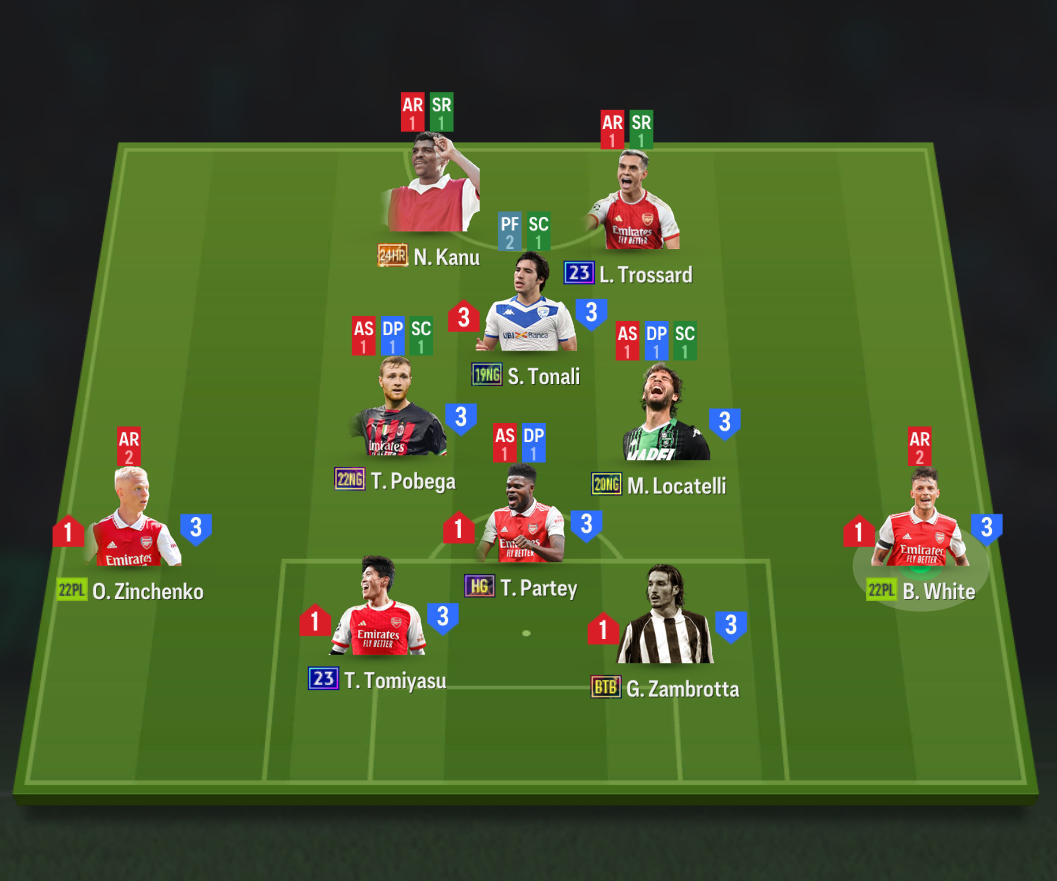
Task: Pick T. Tomiyasu player card
Action: tap(379, 613)
